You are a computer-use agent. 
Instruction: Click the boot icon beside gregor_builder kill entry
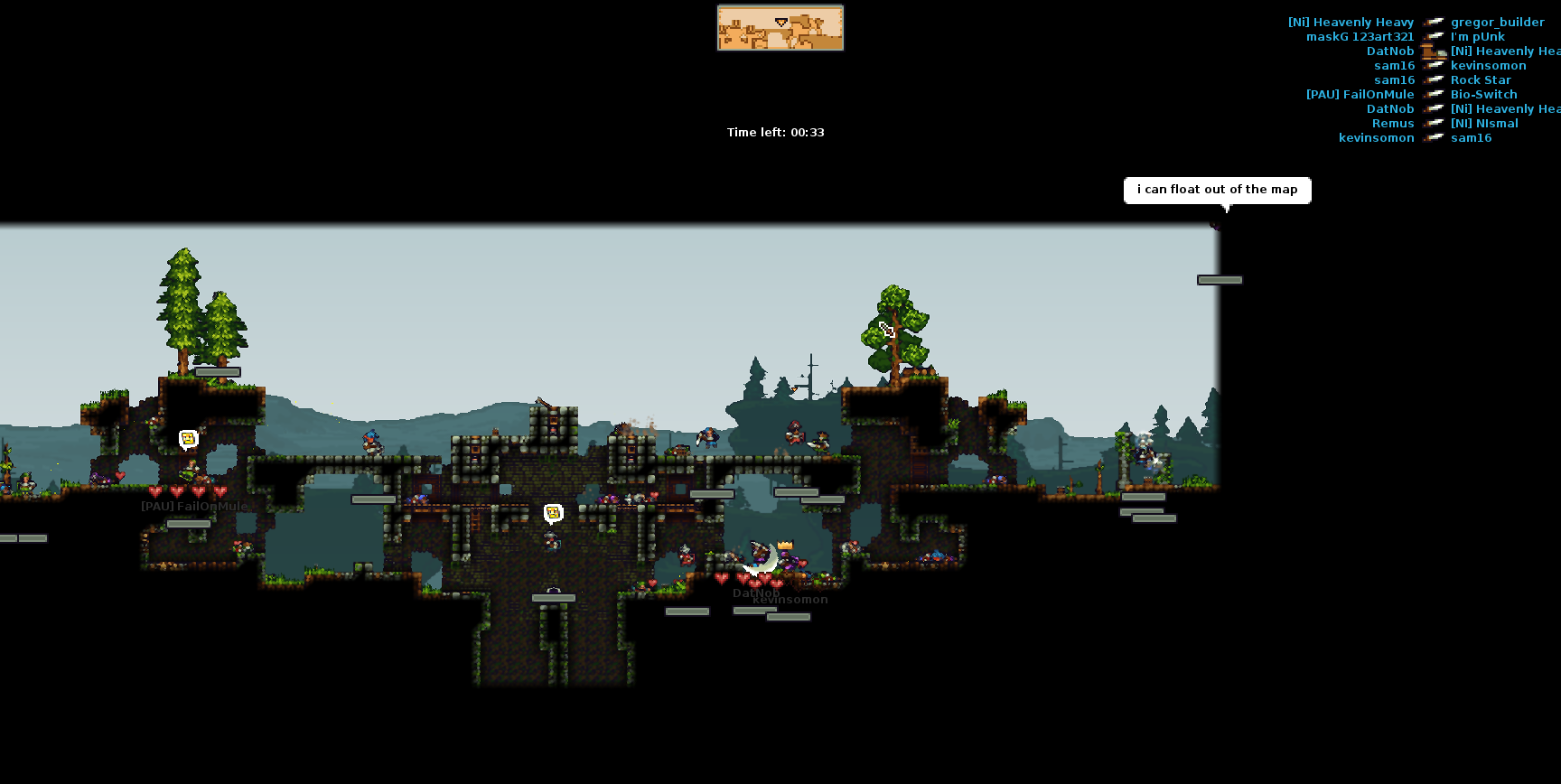1434,22
